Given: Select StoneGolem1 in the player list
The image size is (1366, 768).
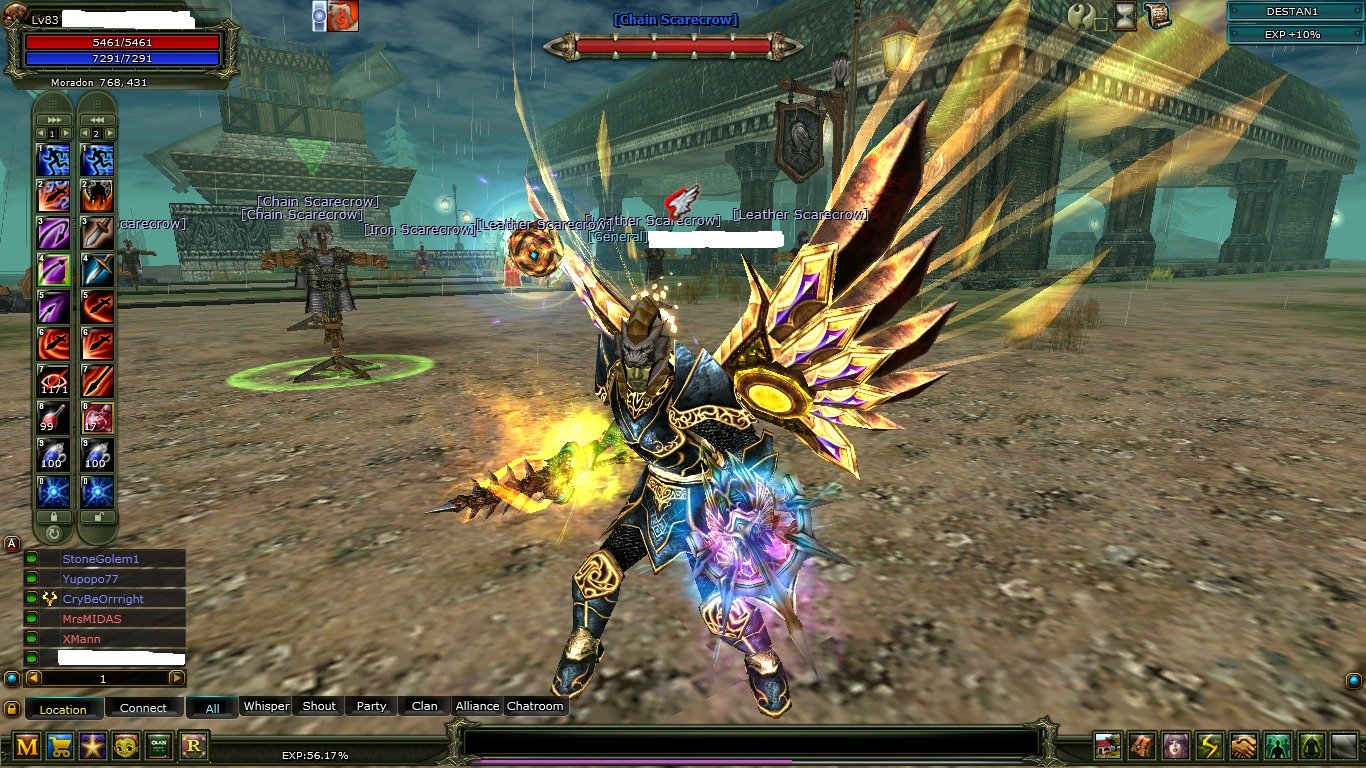Looking at the screenshot, I should coord(100,559).
